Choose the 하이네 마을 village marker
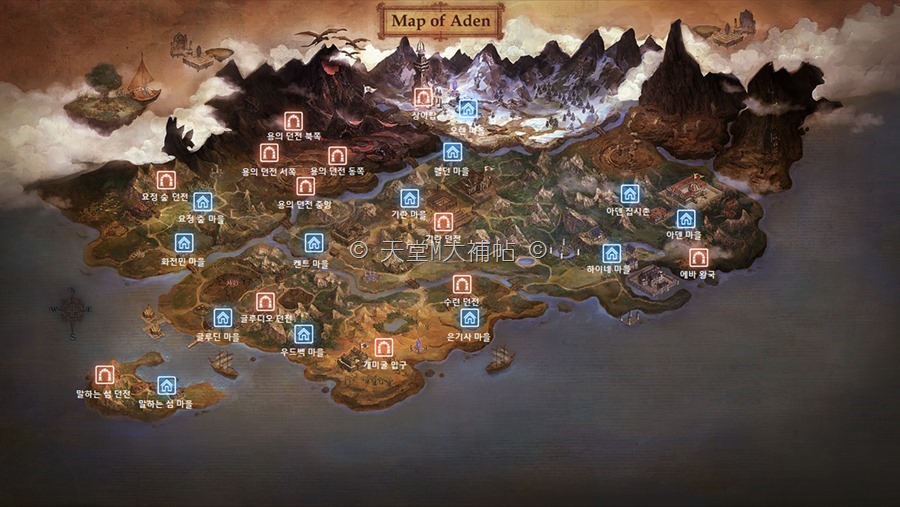This screenshot has height=507, width=900. (x=611, y=253)
